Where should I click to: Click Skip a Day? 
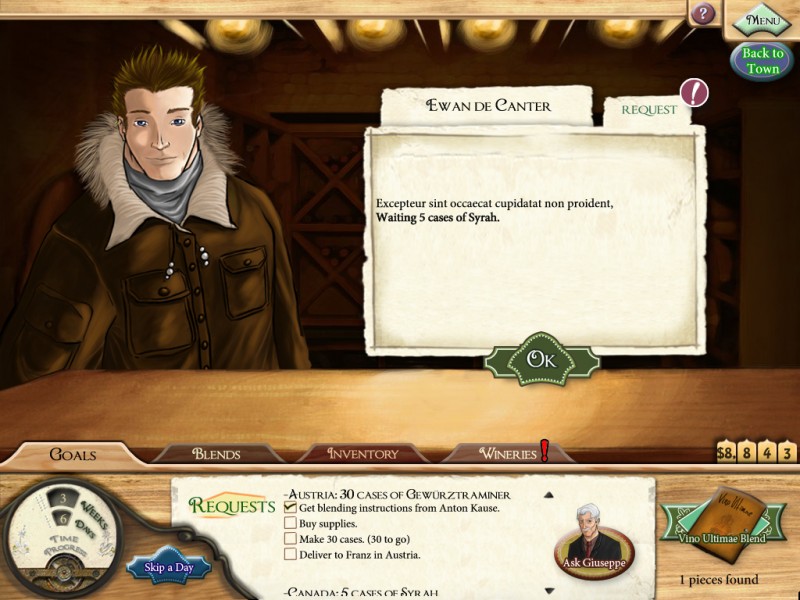(167, 568)
